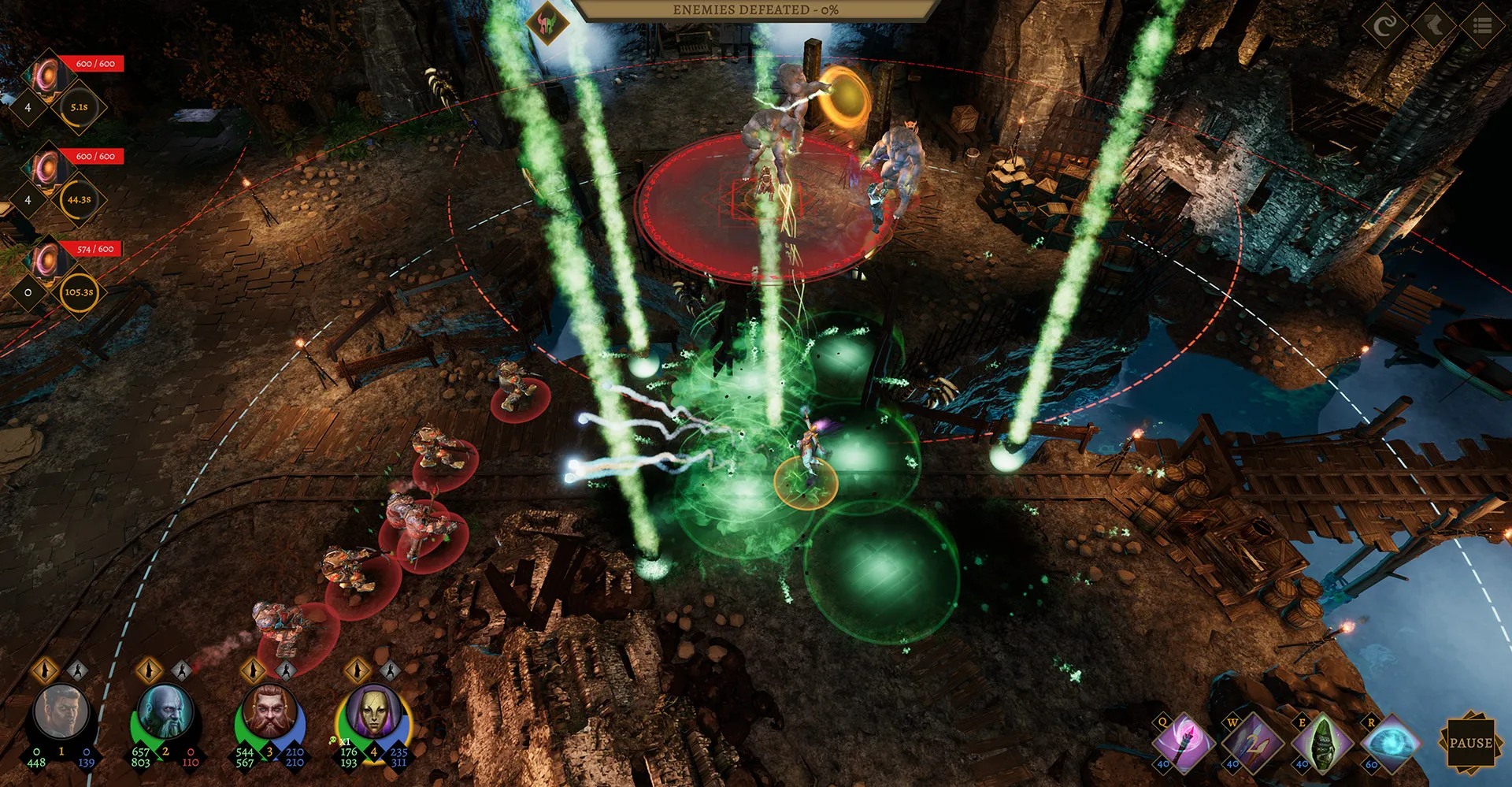Open the list menu icon
1512x787 pixels.
(x=1483, y=26)
